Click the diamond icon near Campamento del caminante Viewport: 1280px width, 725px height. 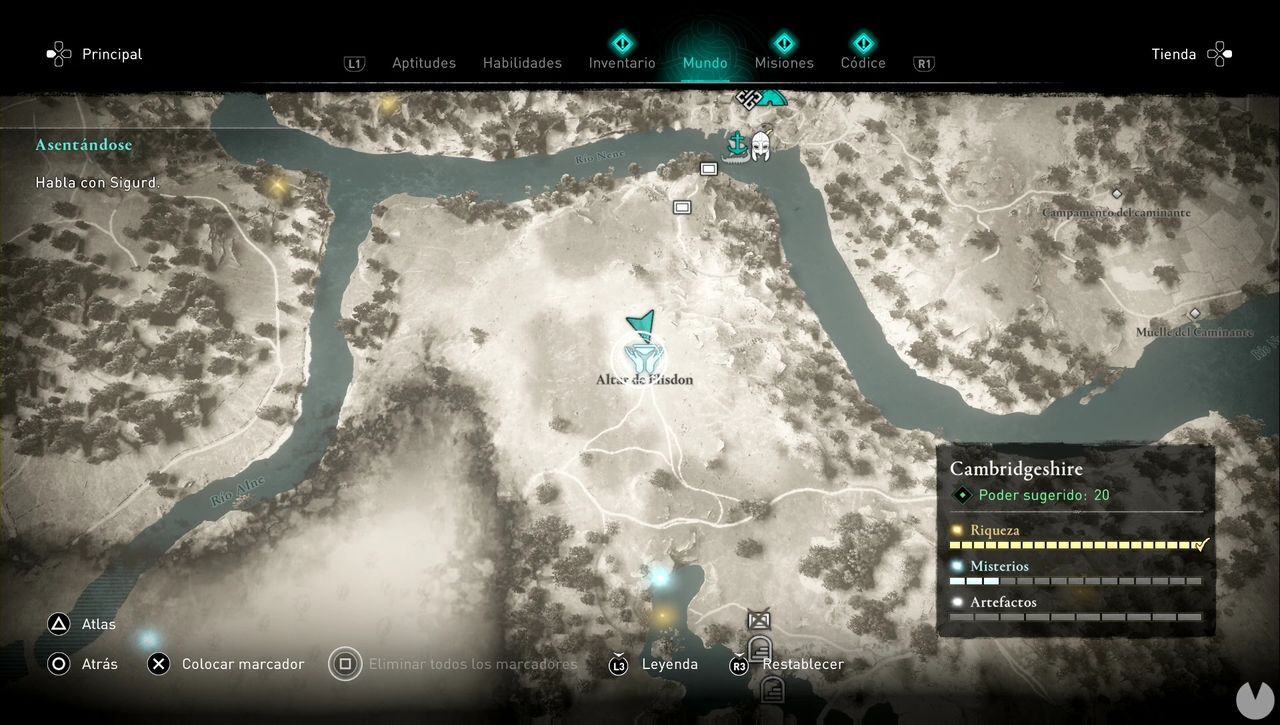(1117, 194)
